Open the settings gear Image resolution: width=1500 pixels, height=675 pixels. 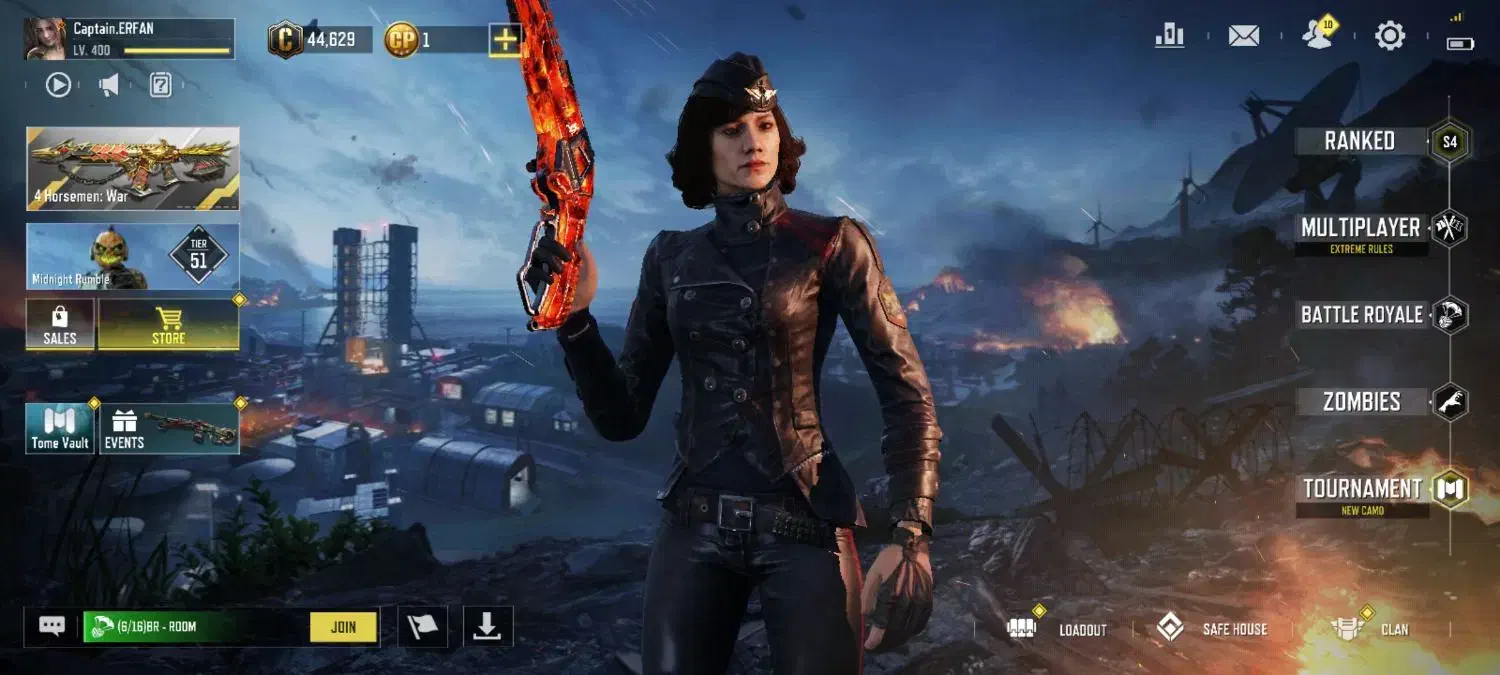[x=1390, y=36]
